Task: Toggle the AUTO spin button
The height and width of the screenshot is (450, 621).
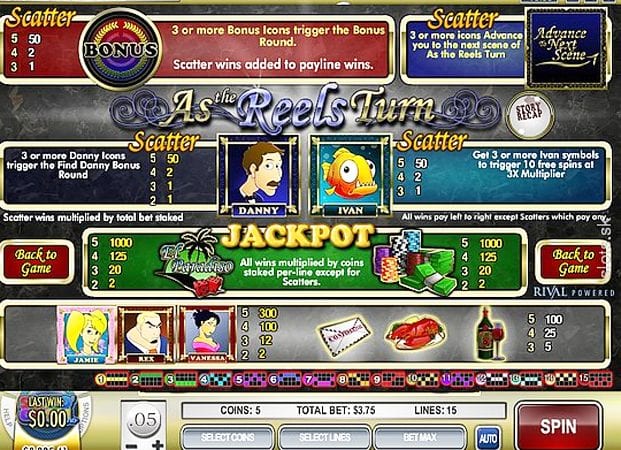Action: point(488,437)
